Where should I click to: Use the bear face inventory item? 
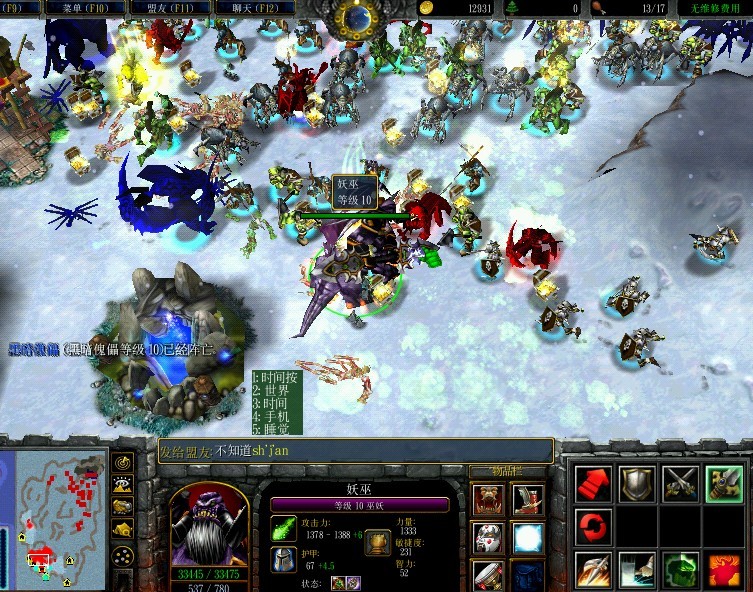click(x=488, y=499)
